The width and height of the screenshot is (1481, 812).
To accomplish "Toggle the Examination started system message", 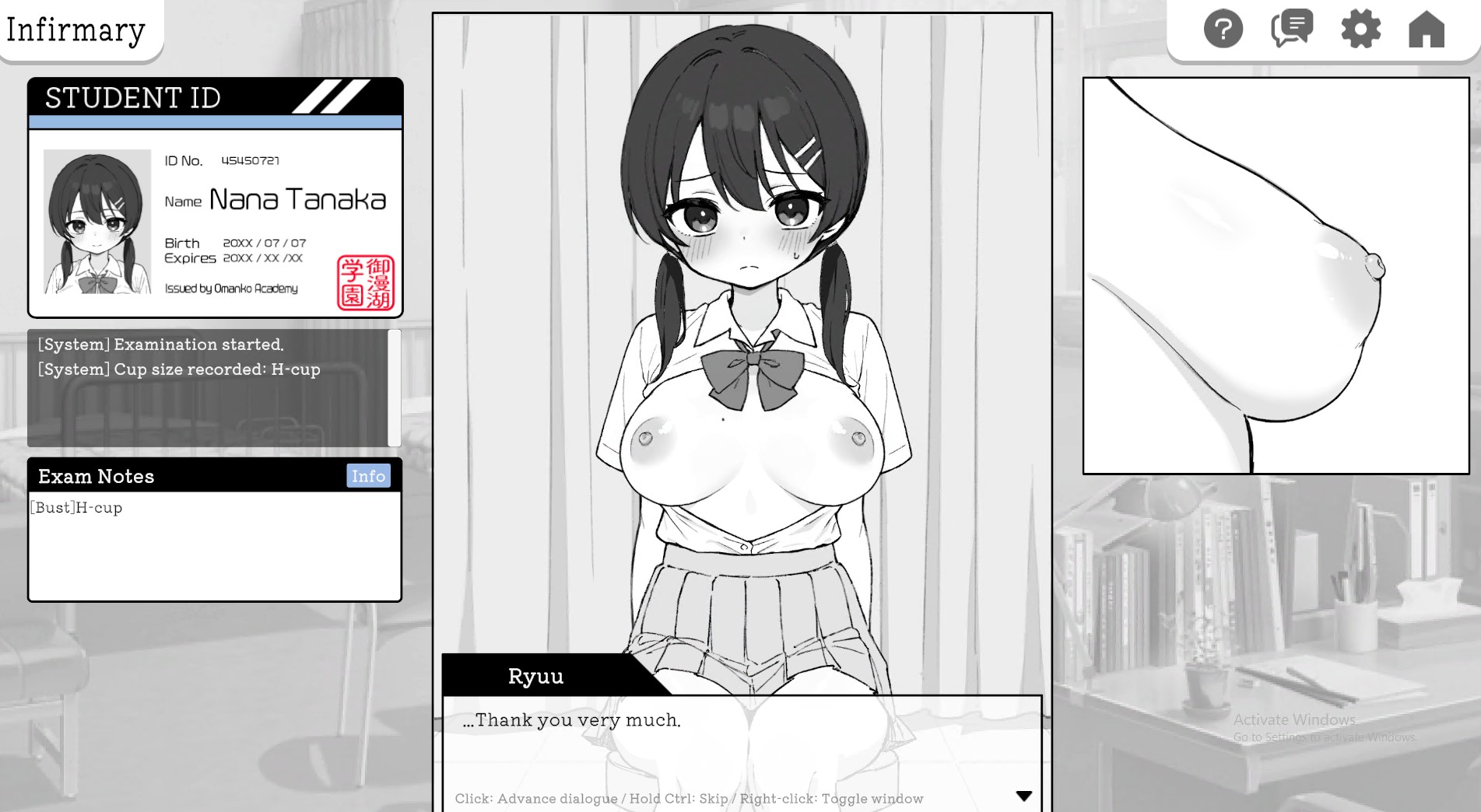I will tap(160, 344).
